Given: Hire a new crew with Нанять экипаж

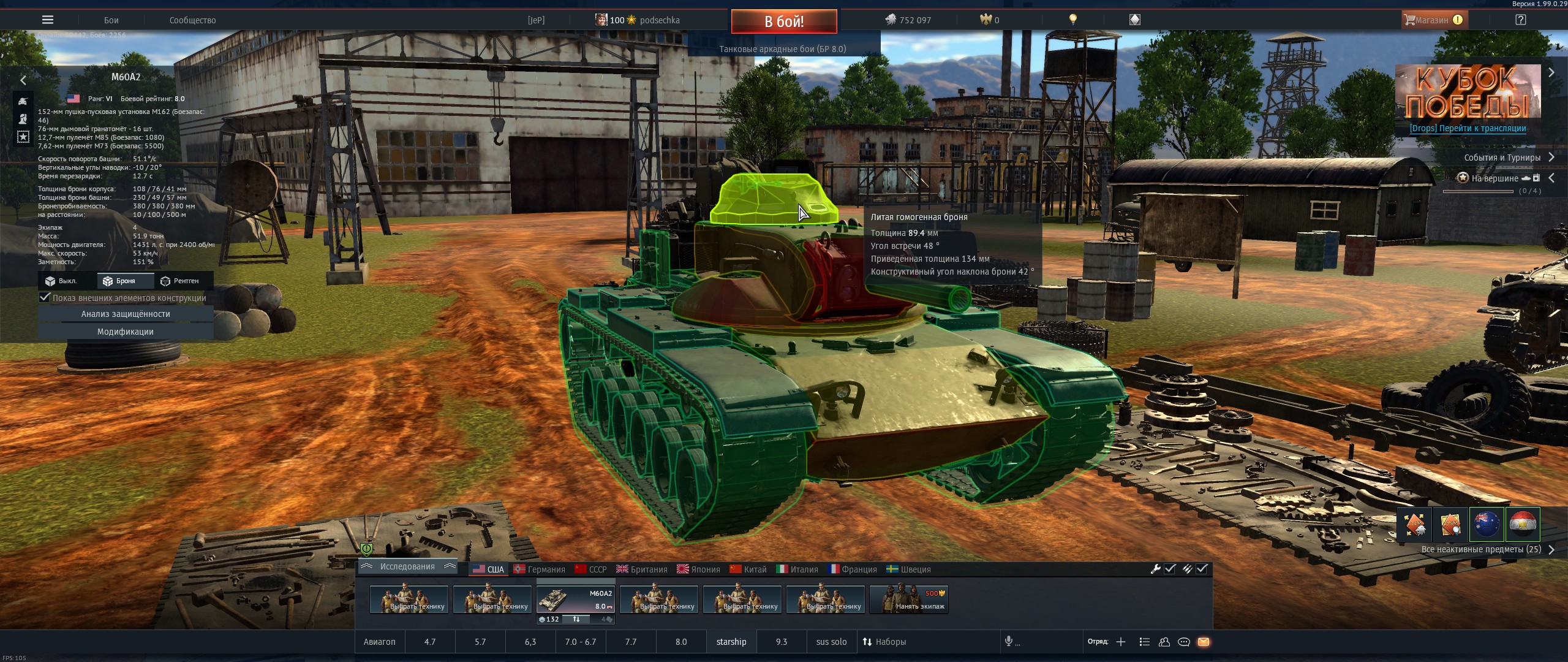Looking at the screenshot, I should point(909,599).
